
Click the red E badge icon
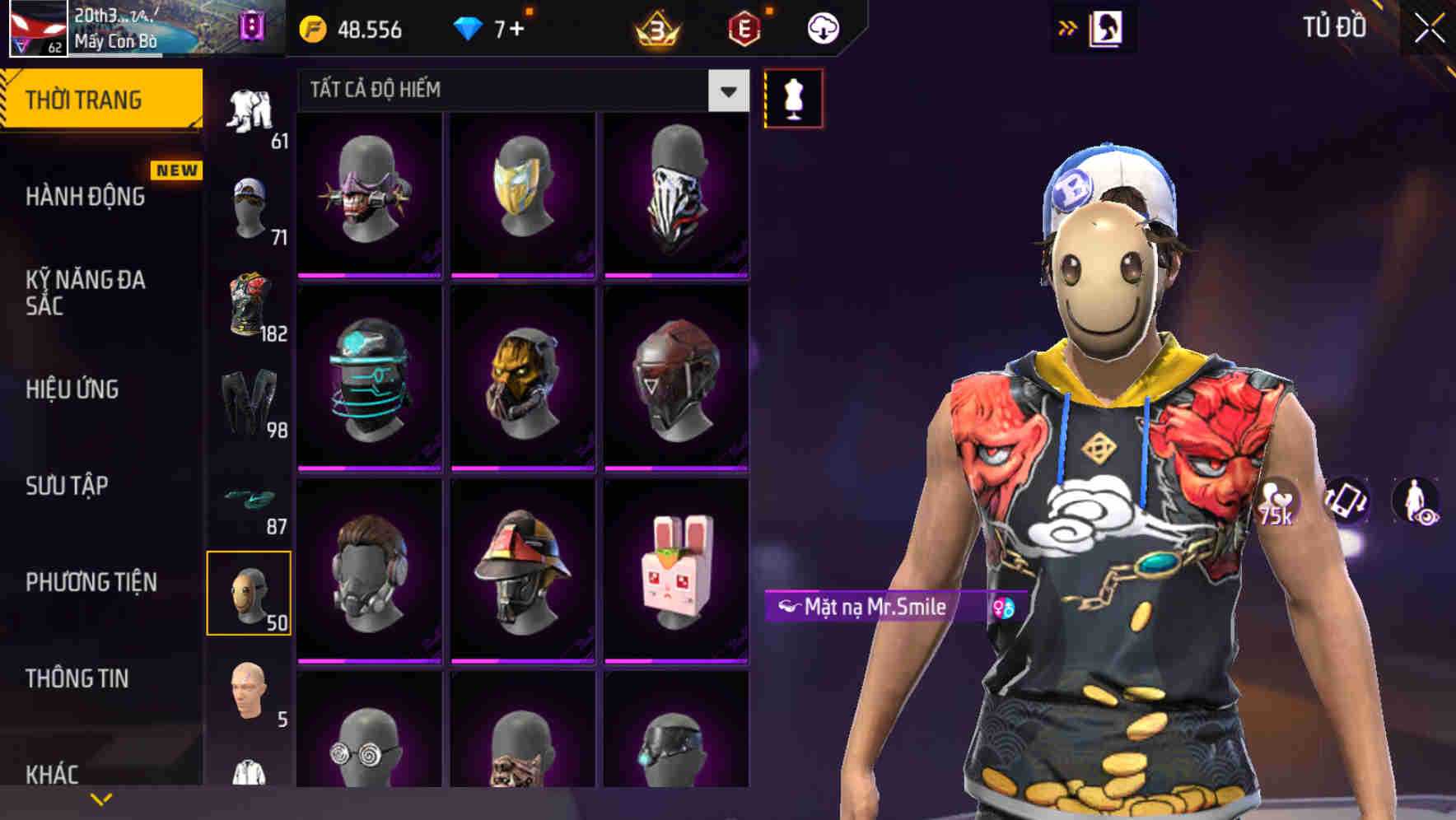(x=744, y=30)
